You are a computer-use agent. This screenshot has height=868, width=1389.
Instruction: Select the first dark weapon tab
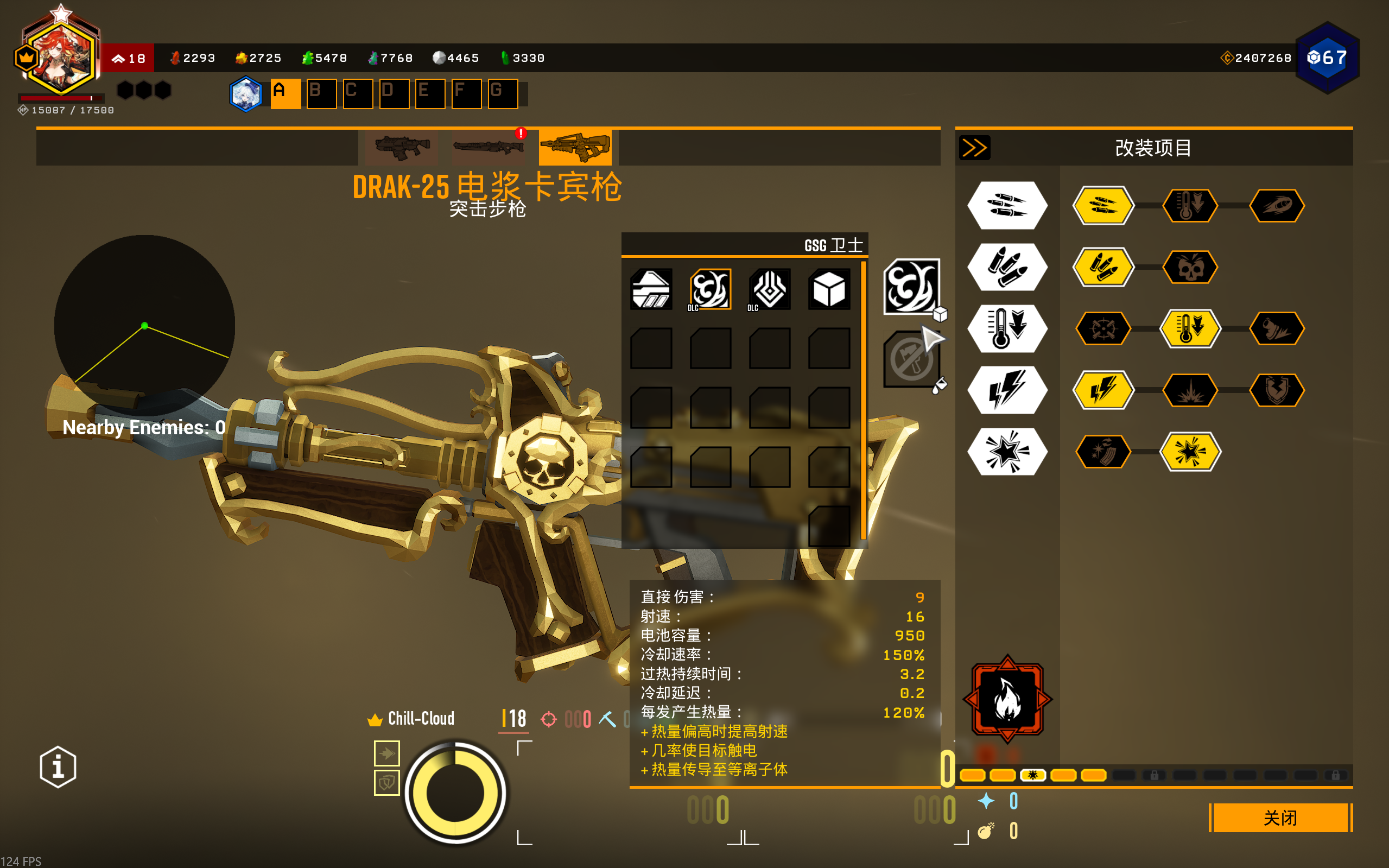point(402,148)
